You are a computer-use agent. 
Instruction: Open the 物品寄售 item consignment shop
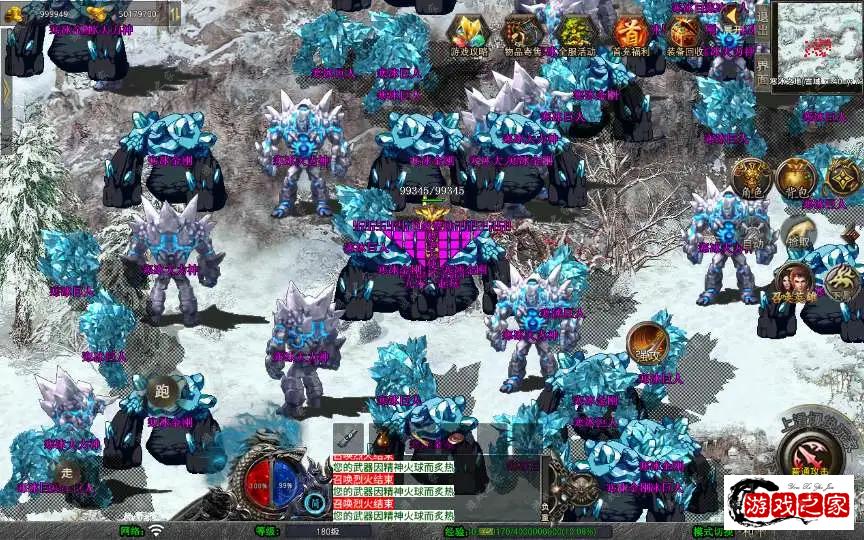521,34
